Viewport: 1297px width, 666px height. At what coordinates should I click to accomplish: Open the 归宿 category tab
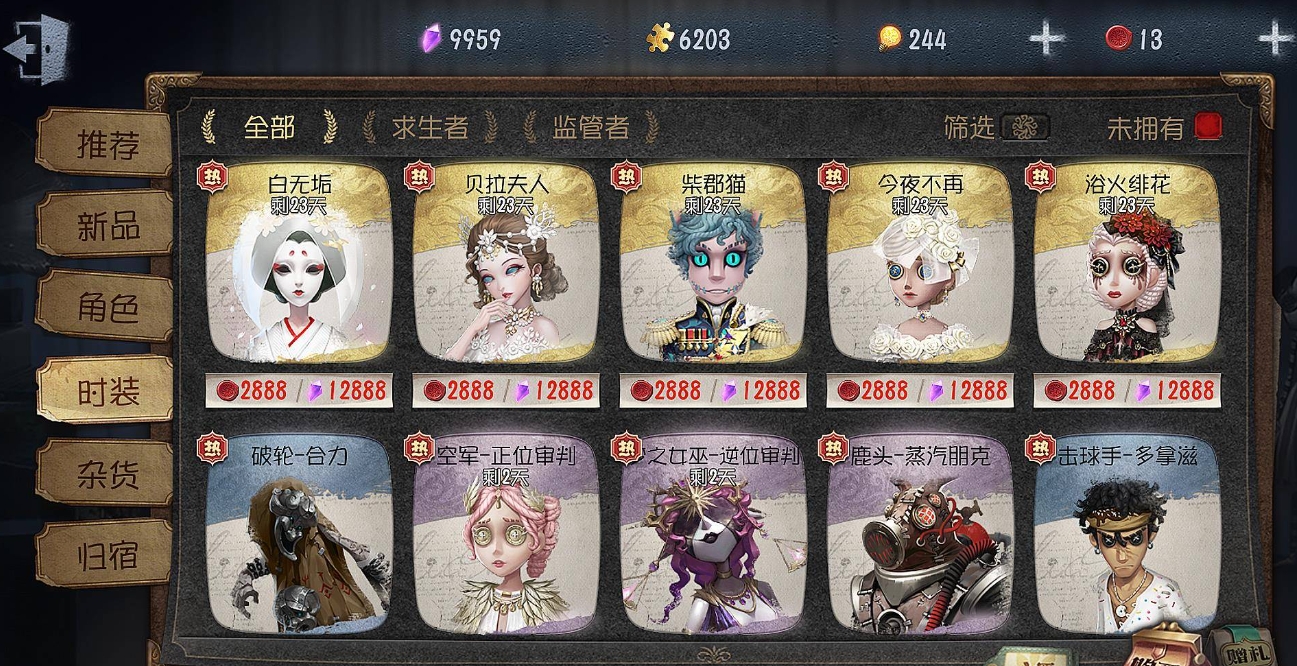click(x=106, y=555)
